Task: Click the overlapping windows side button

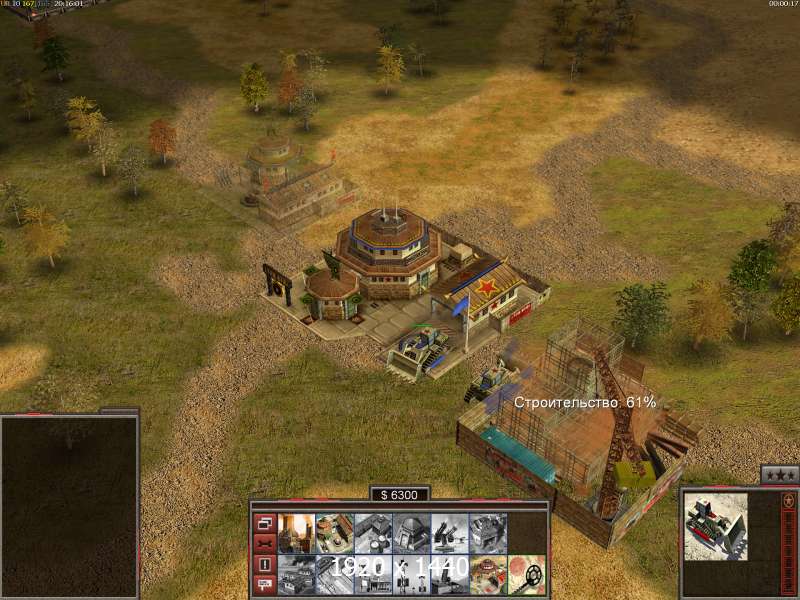Action: 265,523
